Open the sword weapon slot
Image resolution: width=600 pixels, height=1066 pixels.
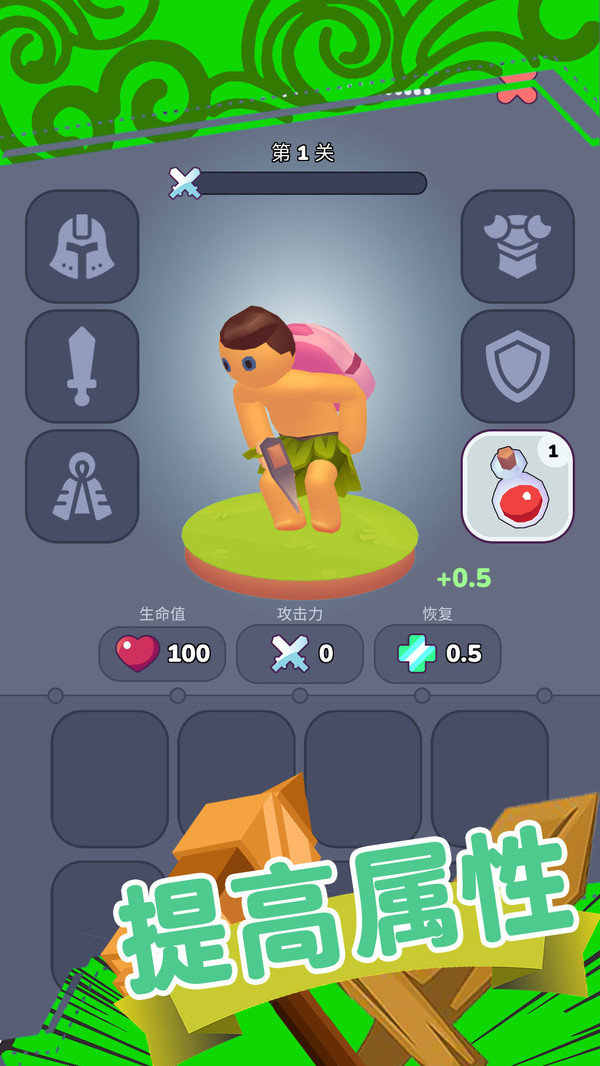coord(82,366)
